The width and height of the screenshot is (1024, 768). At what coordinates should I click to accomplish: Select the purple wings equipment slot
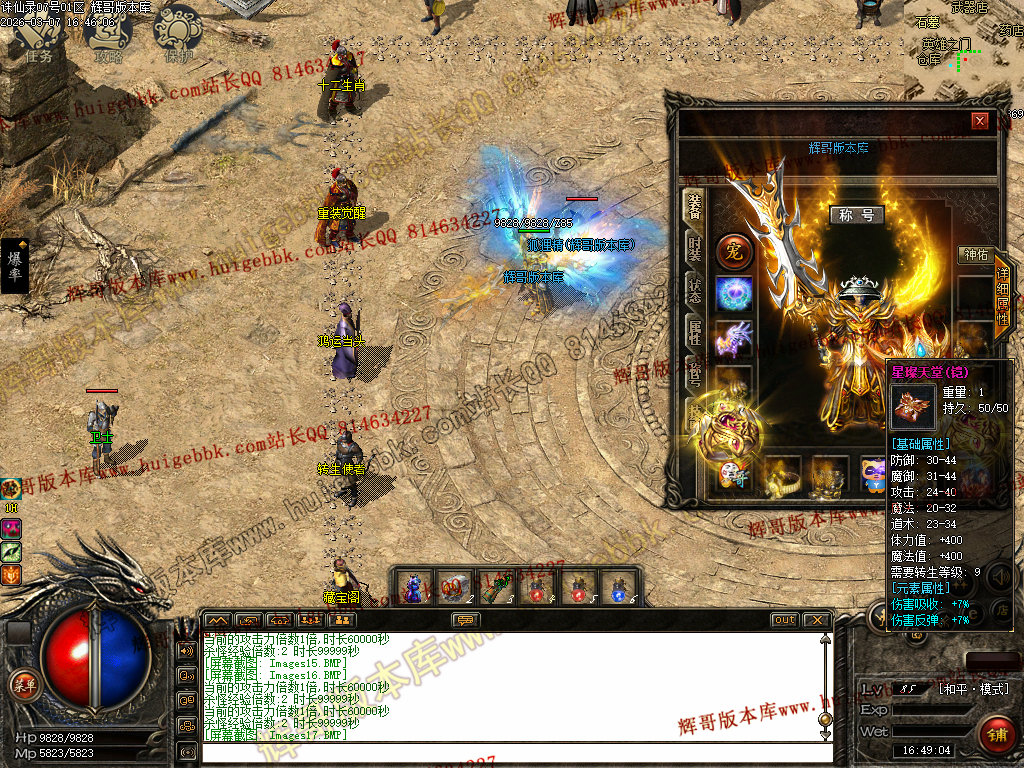click(x=734, y=338)
